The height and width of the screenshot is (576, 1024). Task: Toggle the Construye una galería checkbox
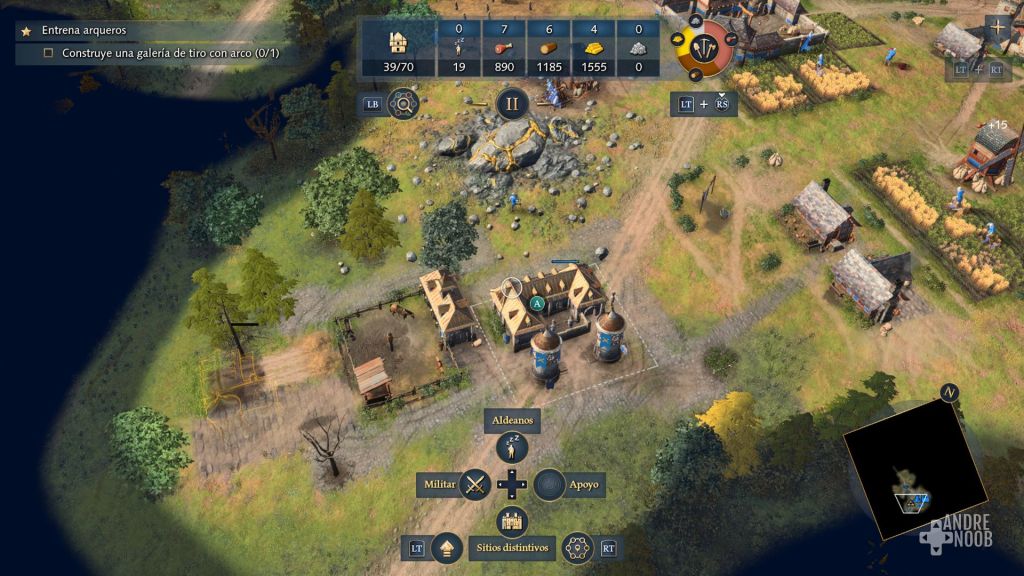48,53
